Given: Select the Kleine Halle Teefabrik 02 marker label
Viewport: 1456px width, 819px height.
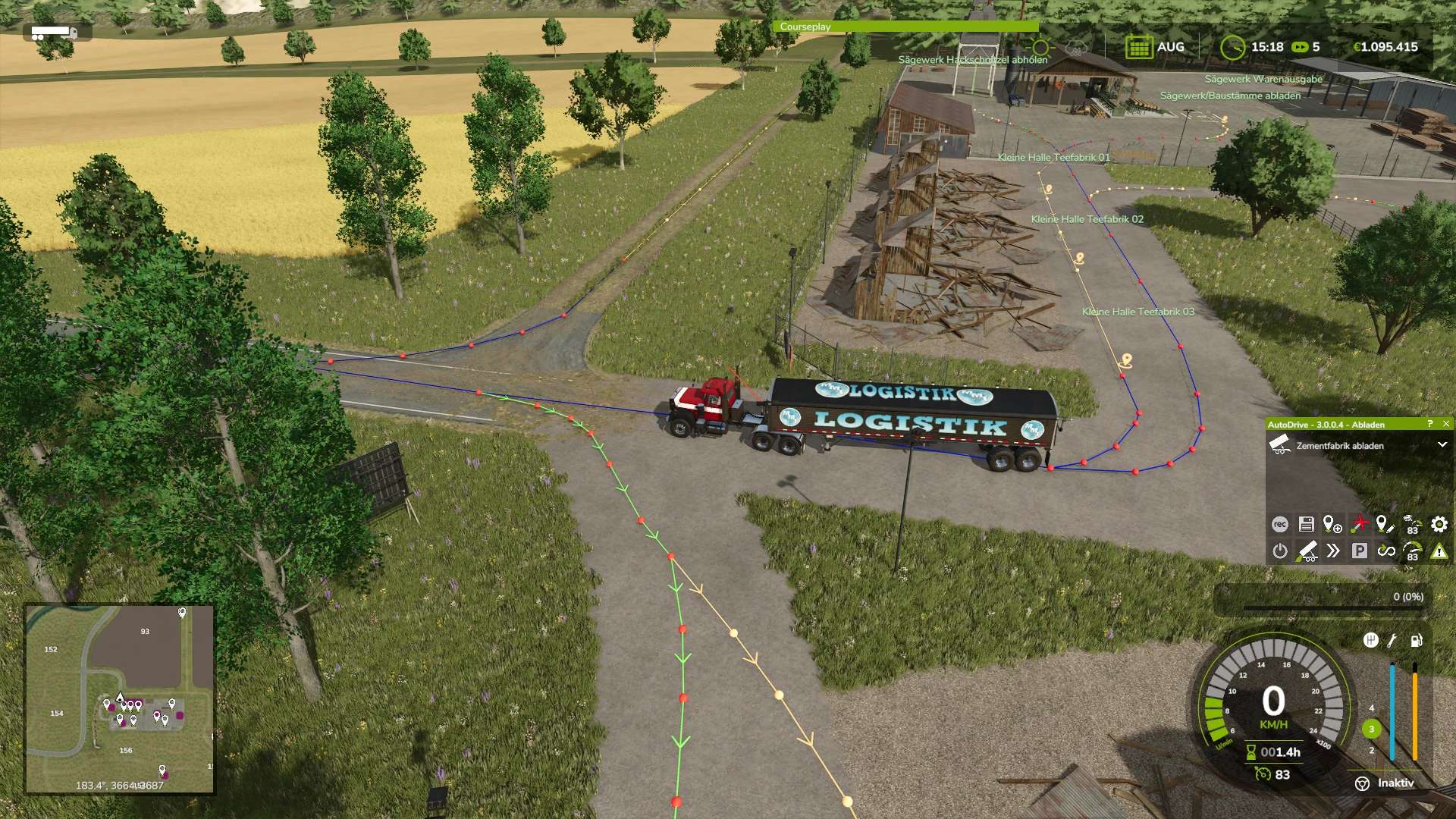Looking at the screenshot, I should [1087, 219].
